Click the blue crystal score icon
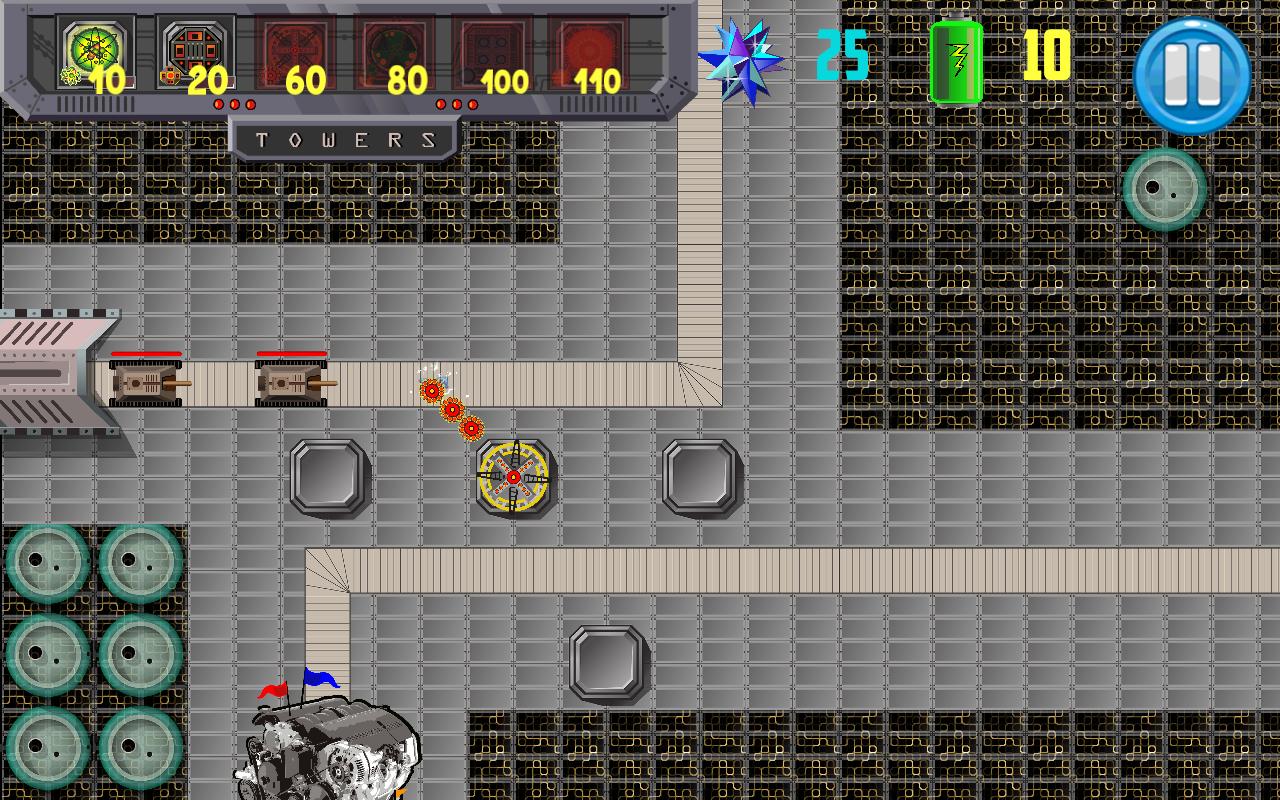1280x800 pixels. pos(743,60)
